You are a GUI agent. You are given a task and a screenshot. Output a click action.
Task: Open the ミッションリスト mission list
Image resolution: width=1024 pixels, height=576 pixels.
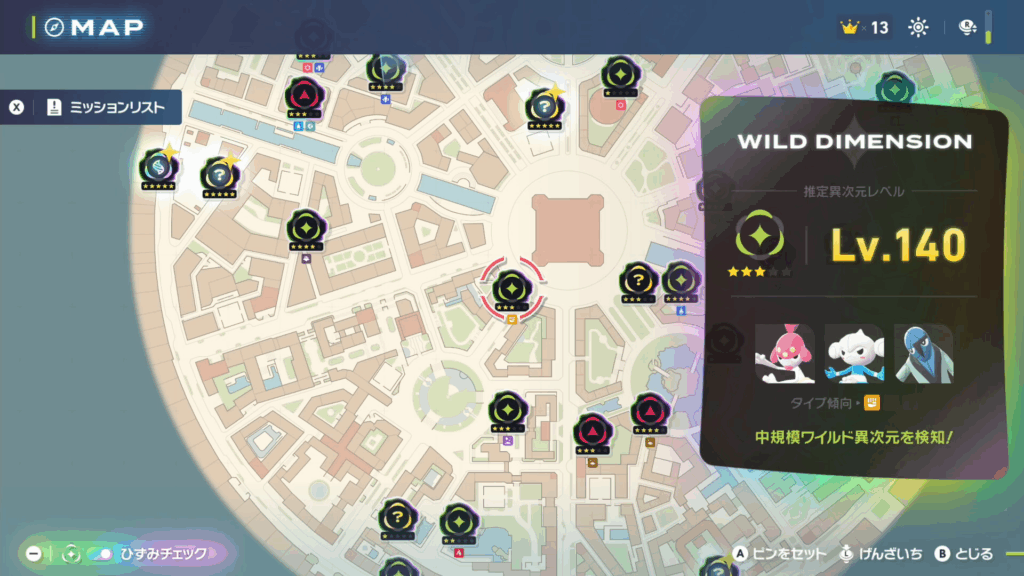(105, 108)
